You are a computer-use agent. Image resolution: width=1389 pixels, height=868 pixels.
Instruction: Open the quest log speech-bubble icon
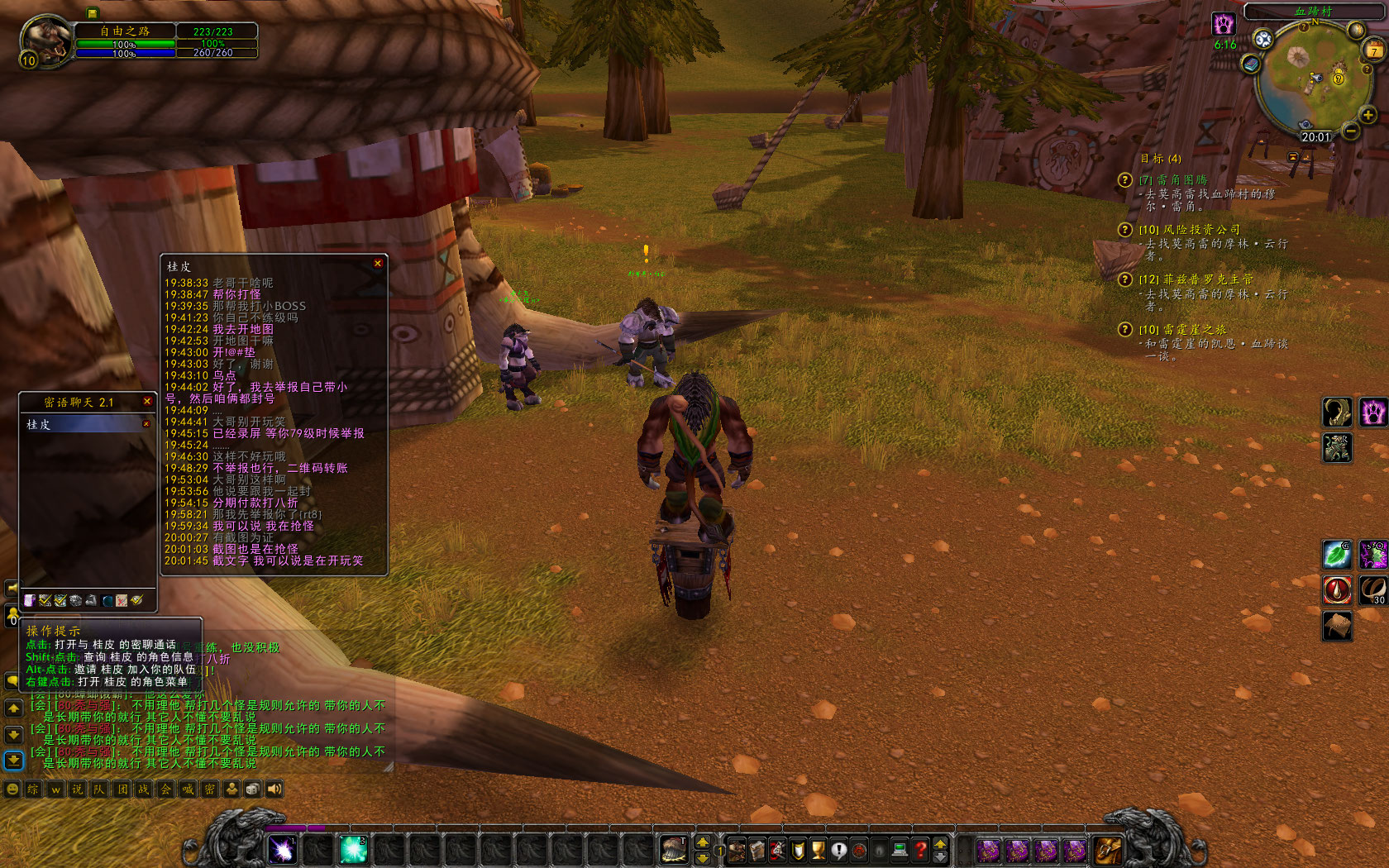click(839, 848)
